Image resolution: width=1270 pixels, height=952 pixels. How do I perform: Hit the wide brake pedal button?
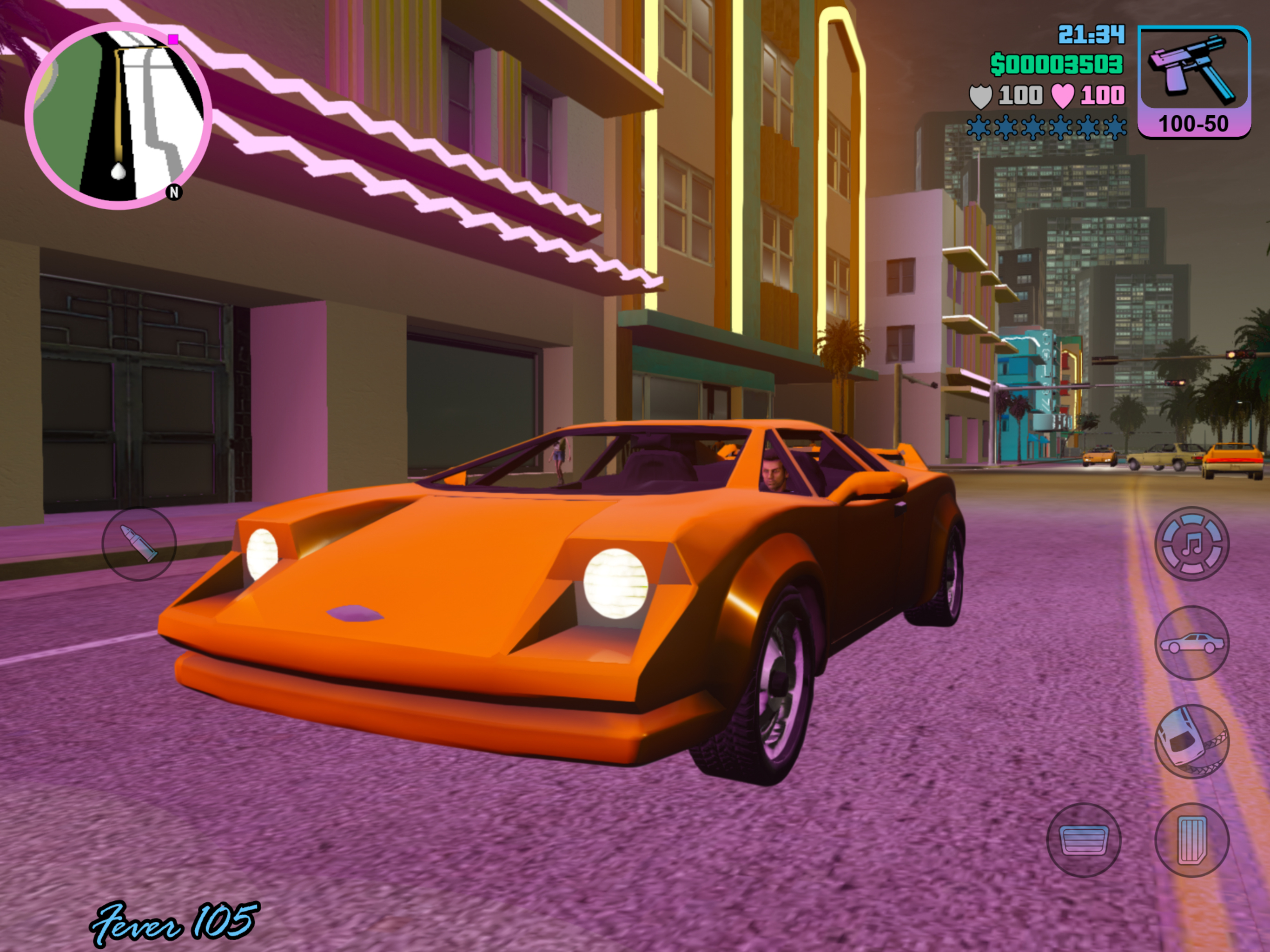point(1084,840)
